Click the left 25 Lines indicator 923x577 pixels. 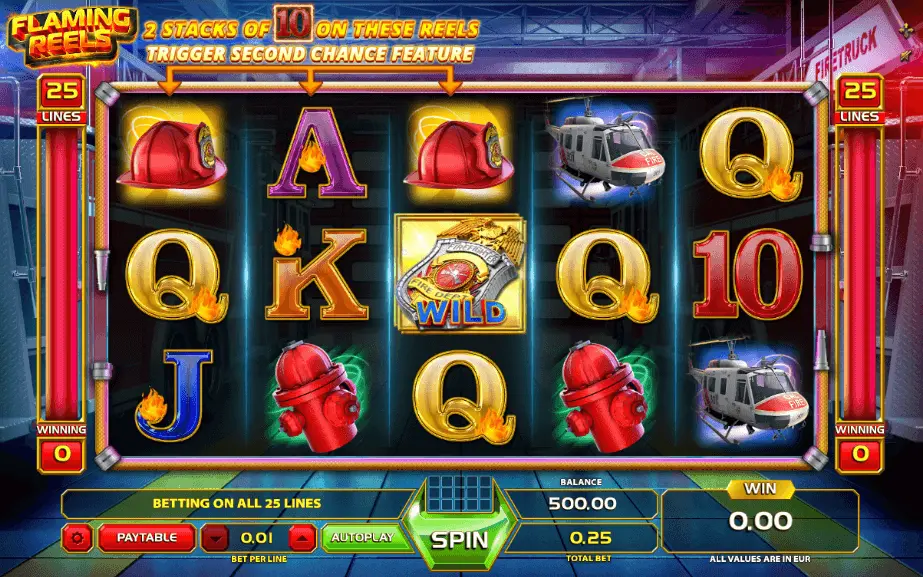point(61,100)
